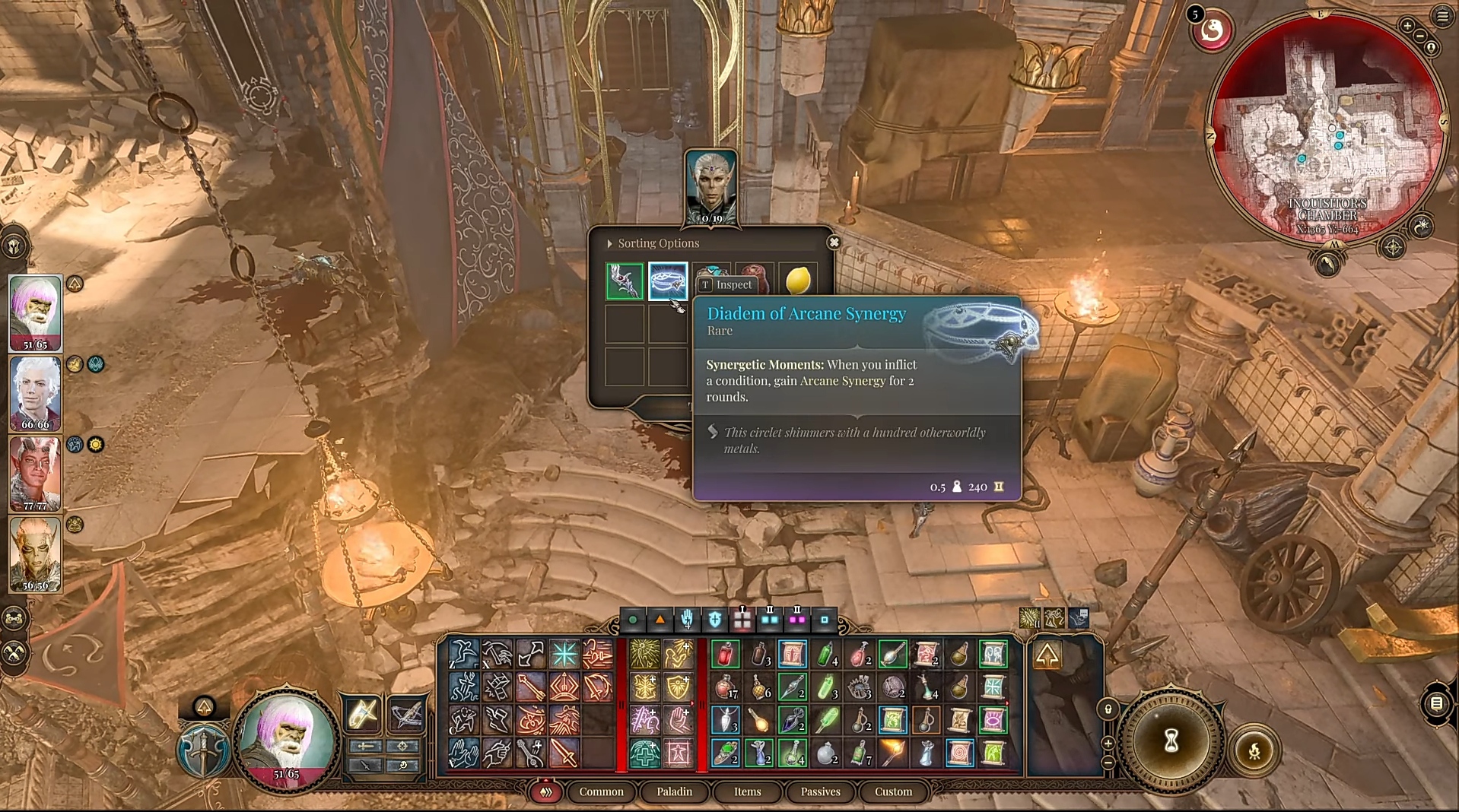1459x812 pixels.
Task: Select the red tiefling party portrait
Action: (x=35, y=474)
